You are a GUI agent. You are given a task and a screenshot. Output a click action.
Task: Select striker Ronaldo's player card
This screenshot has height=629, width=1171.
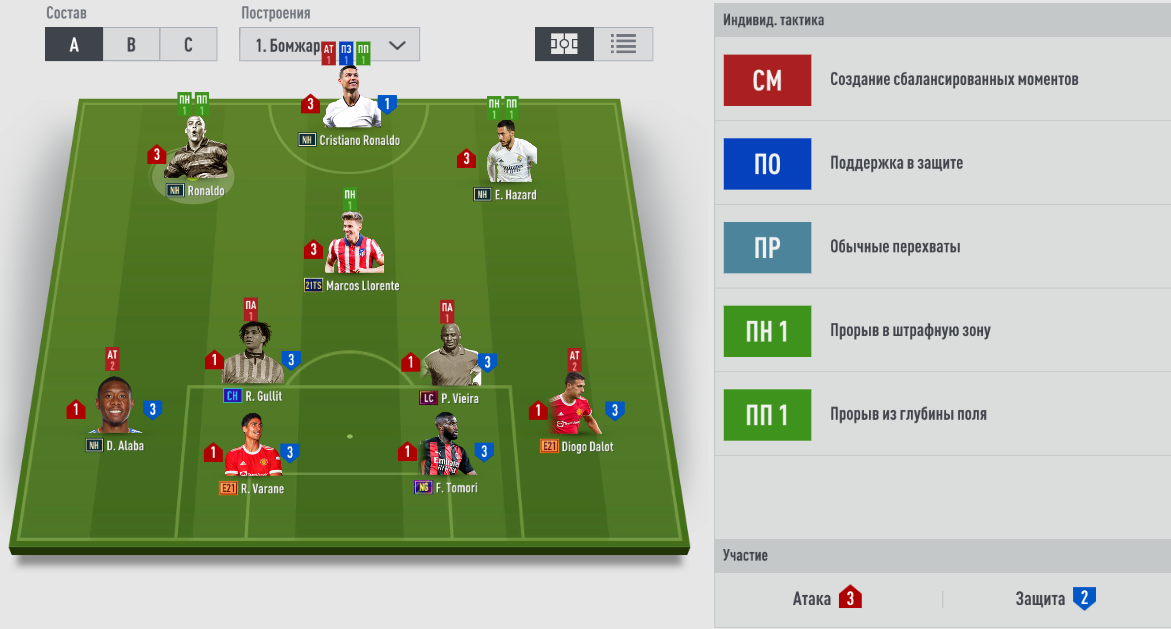(195, 153)
